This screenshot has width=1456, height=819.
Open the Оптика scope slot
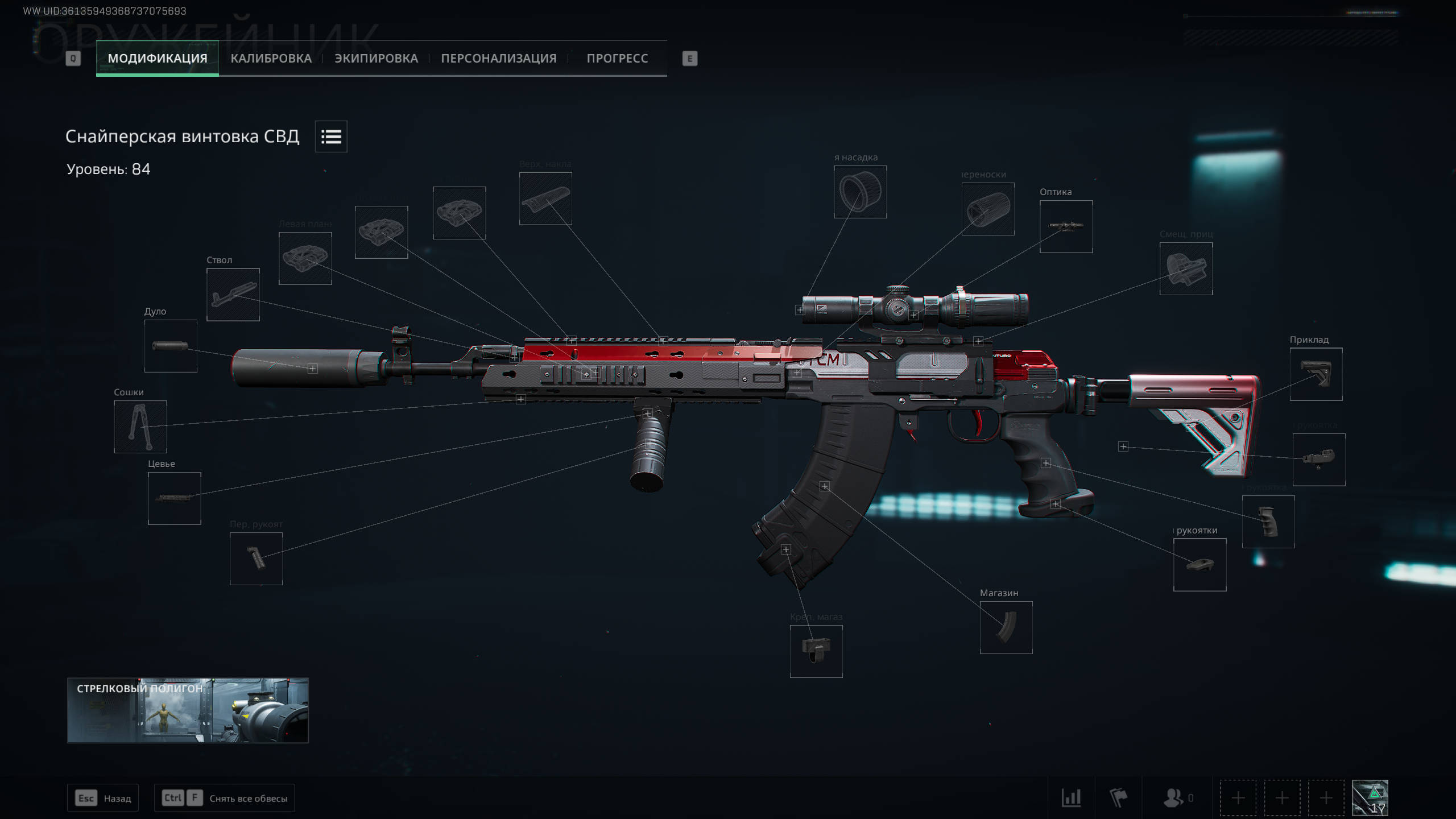[1066, 226]
